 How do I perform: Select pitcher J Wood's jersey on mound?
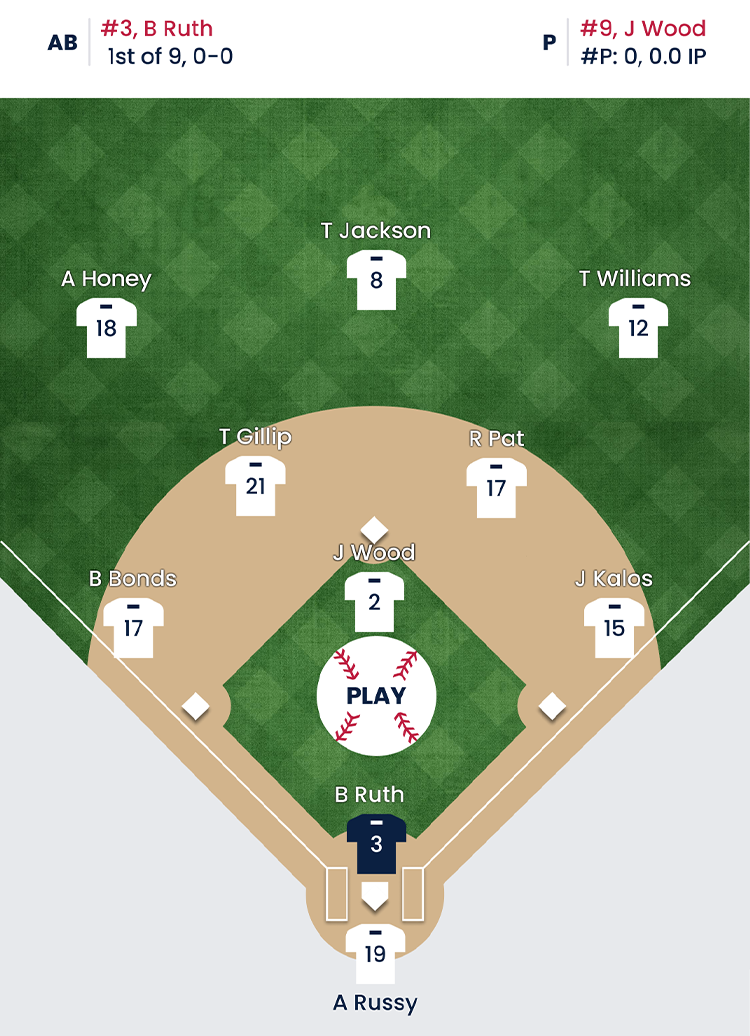374,602
